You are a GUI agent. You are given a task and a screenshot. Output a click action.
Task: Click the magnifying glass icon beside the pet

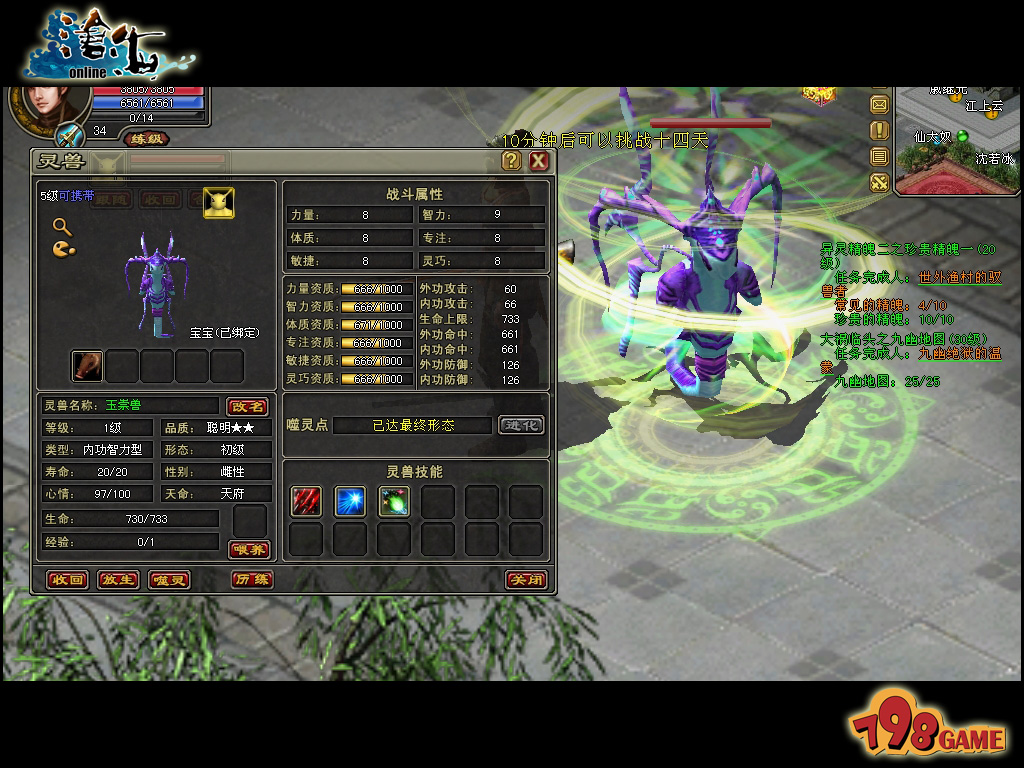(x=62, y=227)
